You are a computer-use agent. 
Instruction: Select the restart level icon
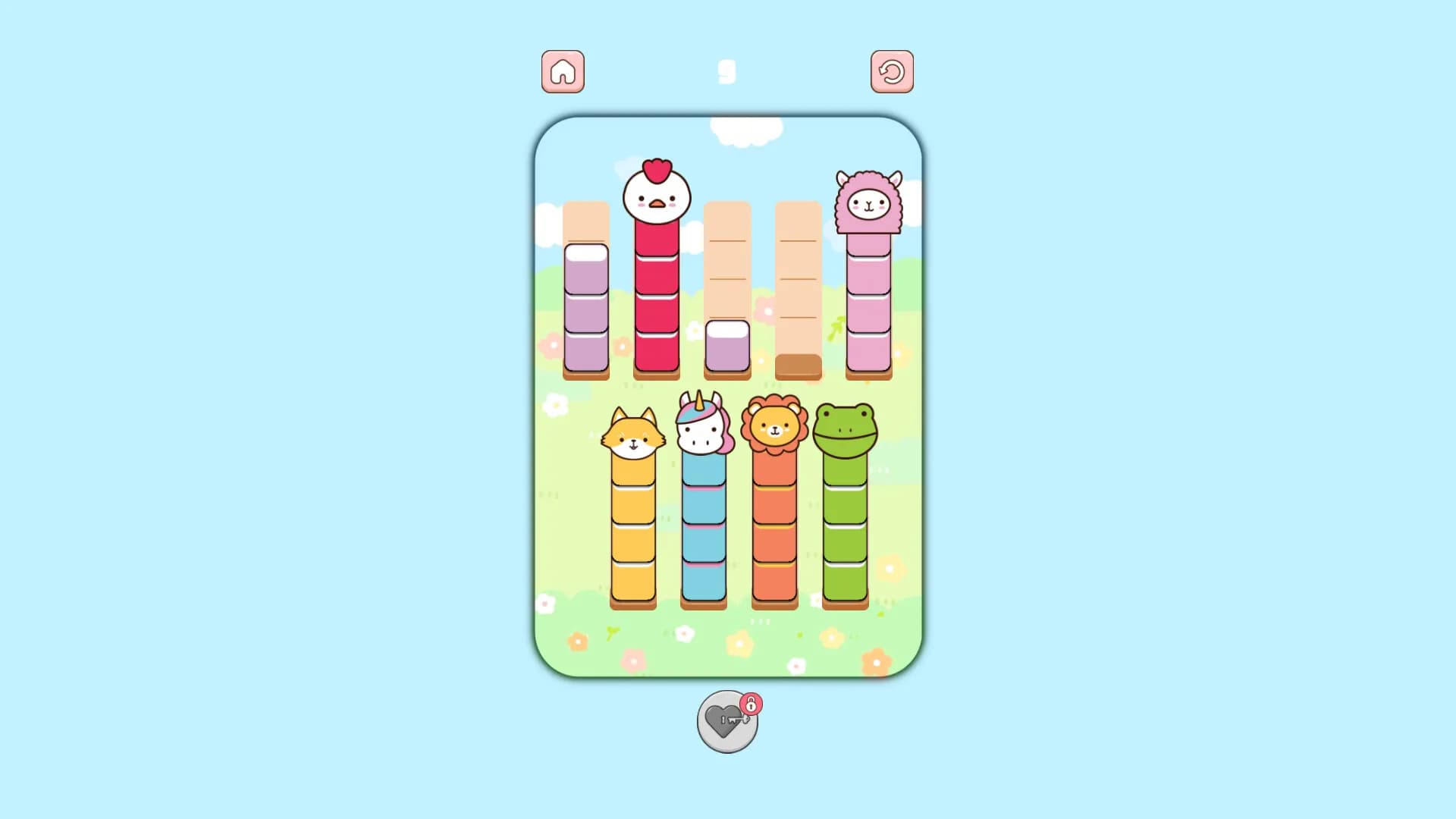point(893,71)
